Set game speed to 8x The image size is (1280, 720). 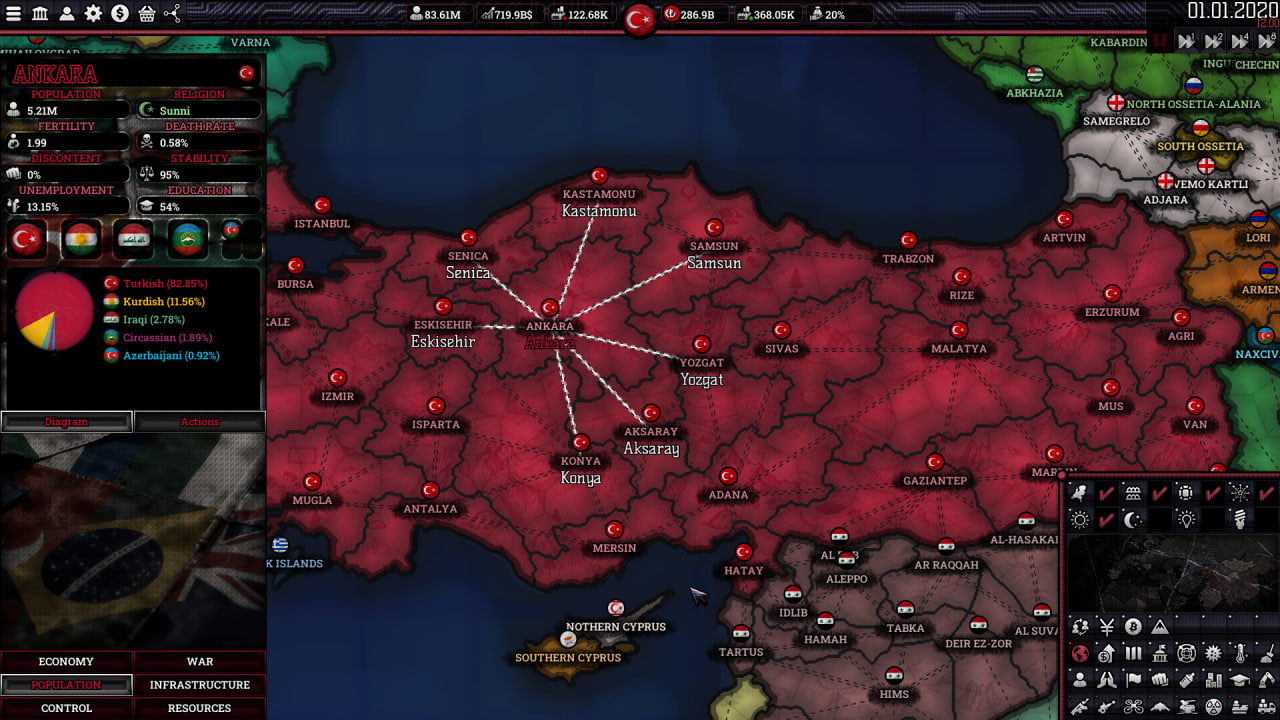click(x=1266, y=41)
